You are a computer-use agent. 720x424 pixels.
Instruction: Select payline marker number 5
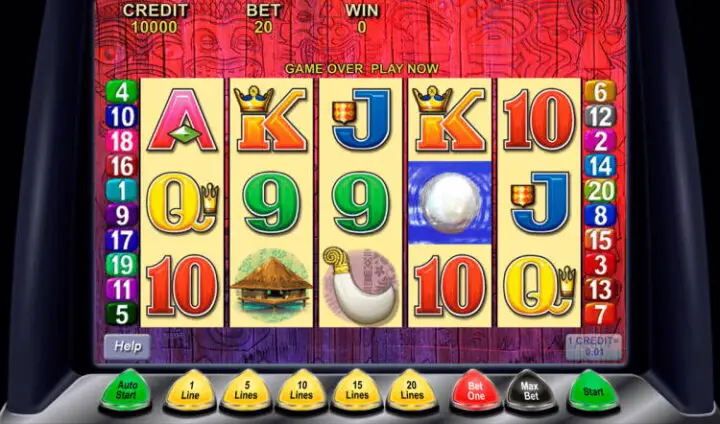[x=122, y=313]
